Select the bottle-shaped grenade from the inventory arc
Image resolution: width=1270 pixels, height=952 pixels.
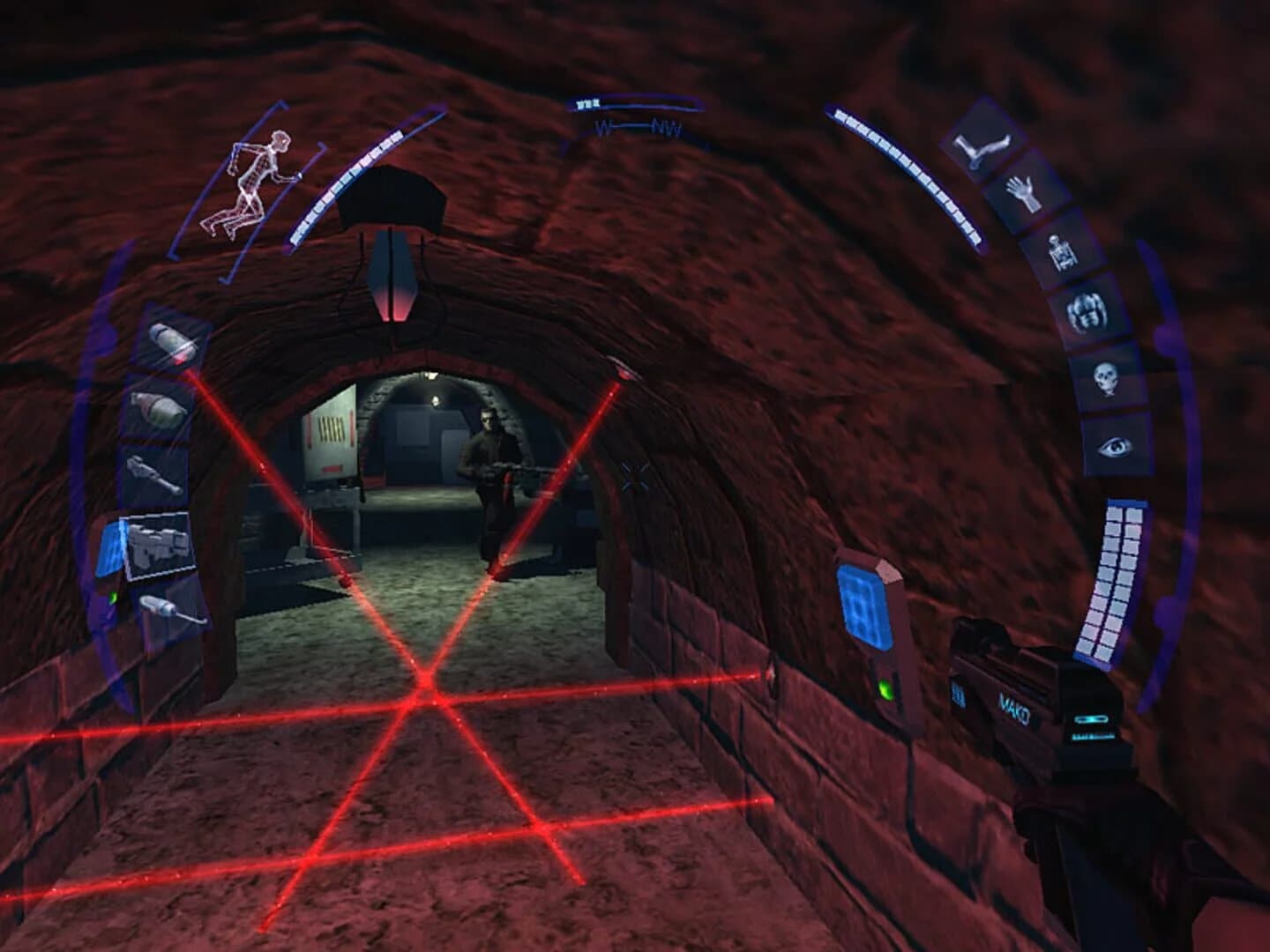[x=160, y=409]
